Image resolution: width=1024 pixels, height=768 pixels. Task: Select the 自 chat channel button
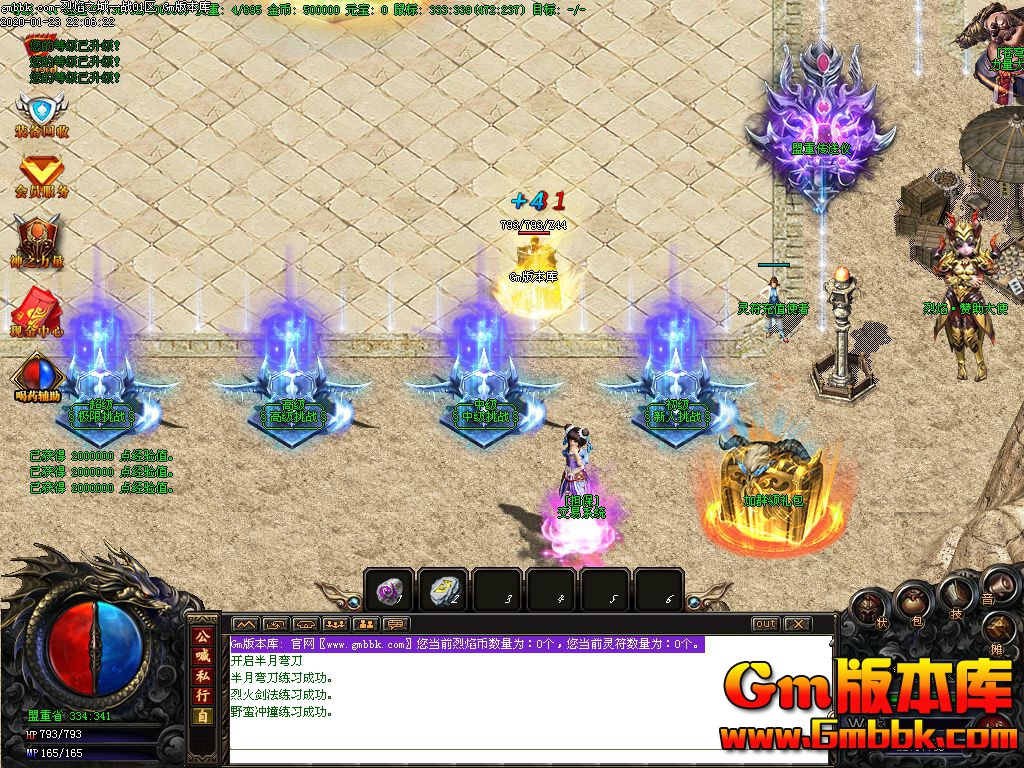(x=203, y=716)
